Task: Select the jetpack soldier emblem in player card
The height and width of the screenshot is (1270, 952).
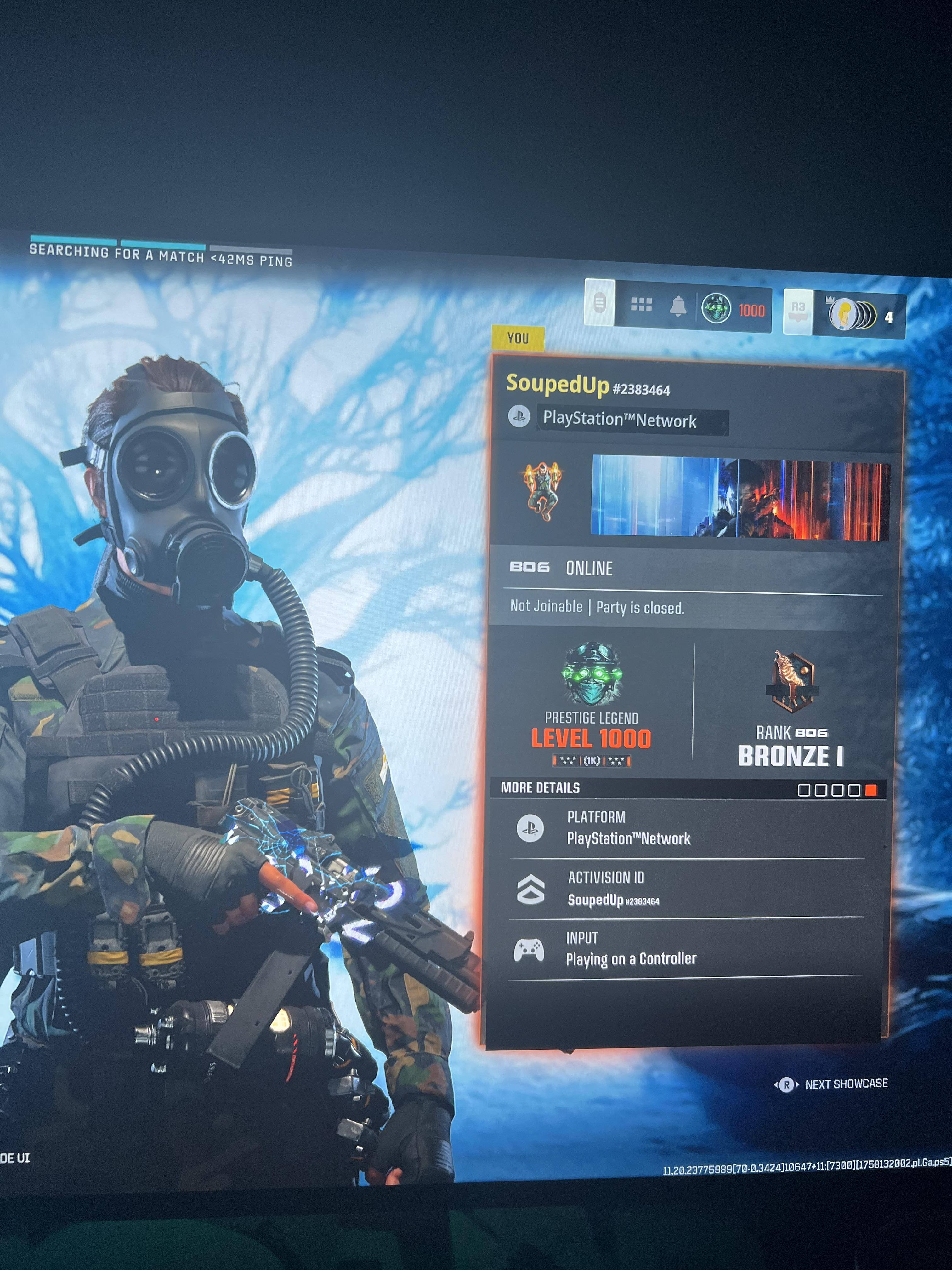Action: [542, 491]
